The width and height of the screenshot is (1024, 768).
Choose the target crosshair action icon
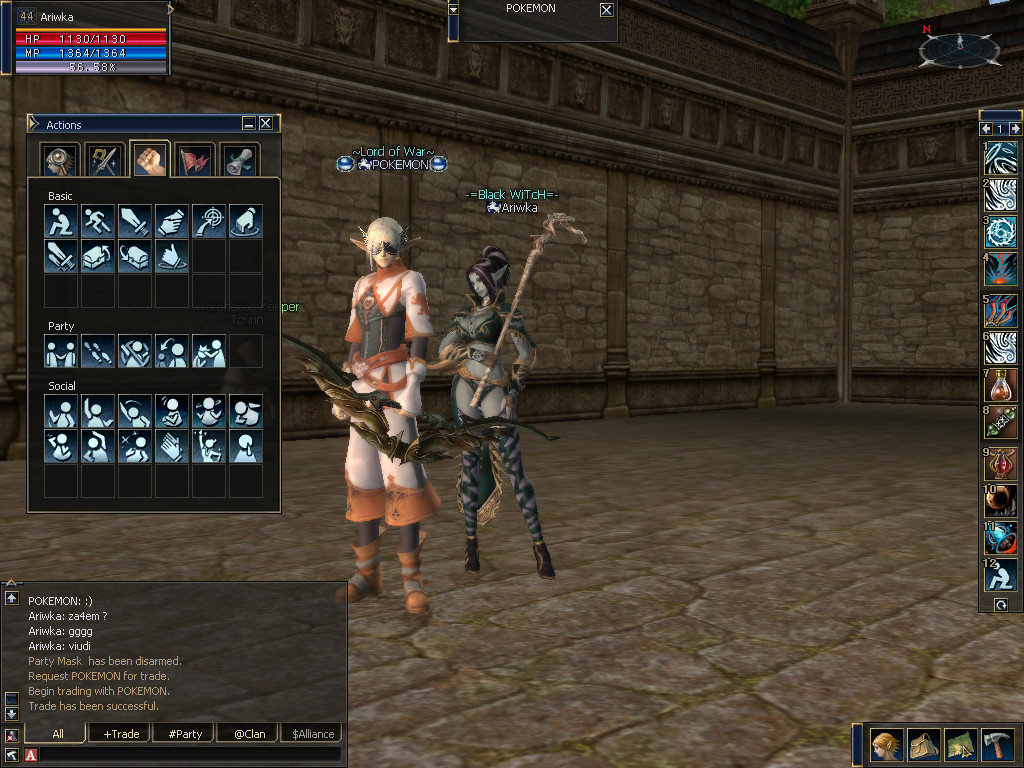click(209, 221)
